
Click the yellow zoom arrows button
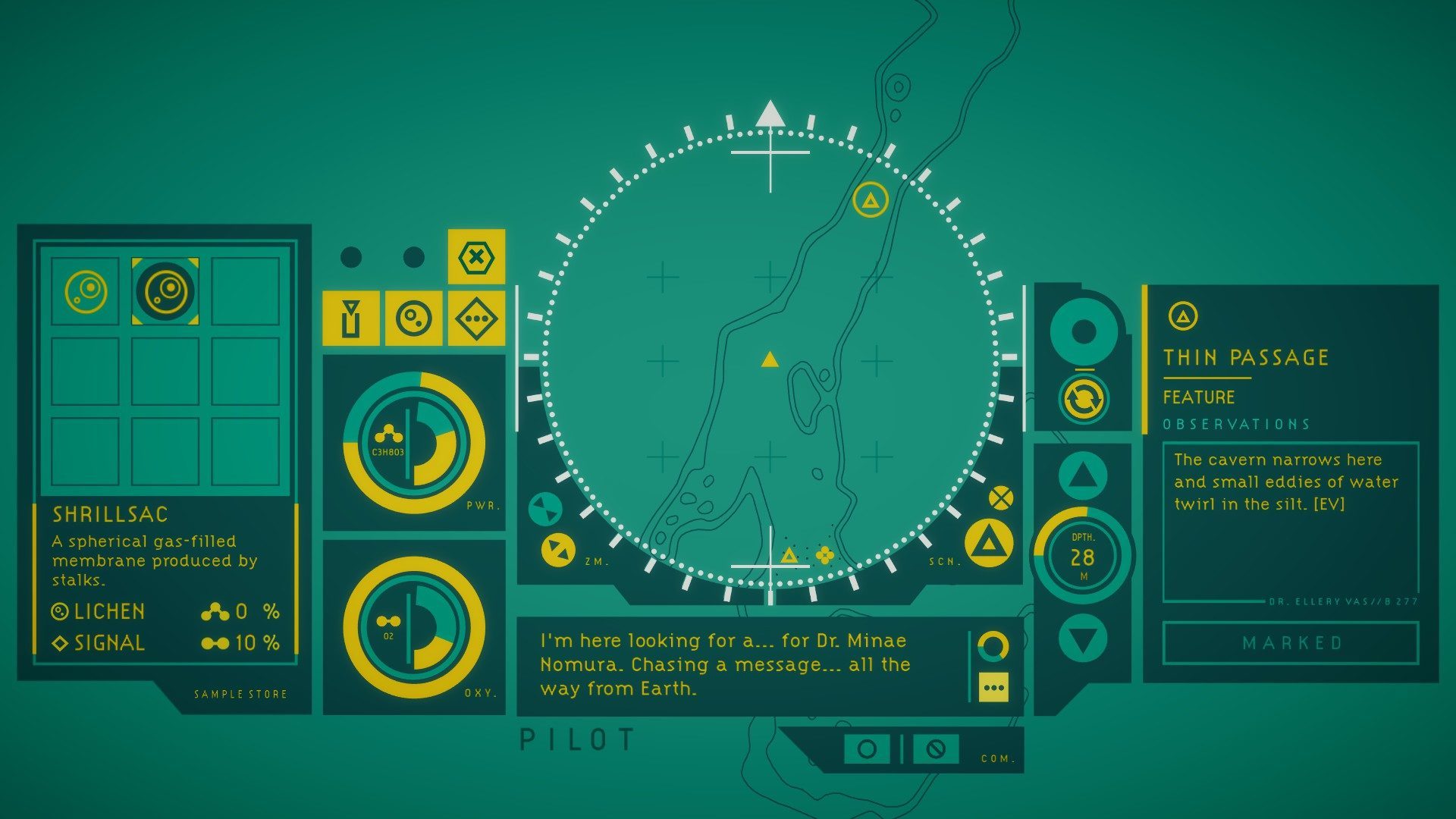[558, 549]
